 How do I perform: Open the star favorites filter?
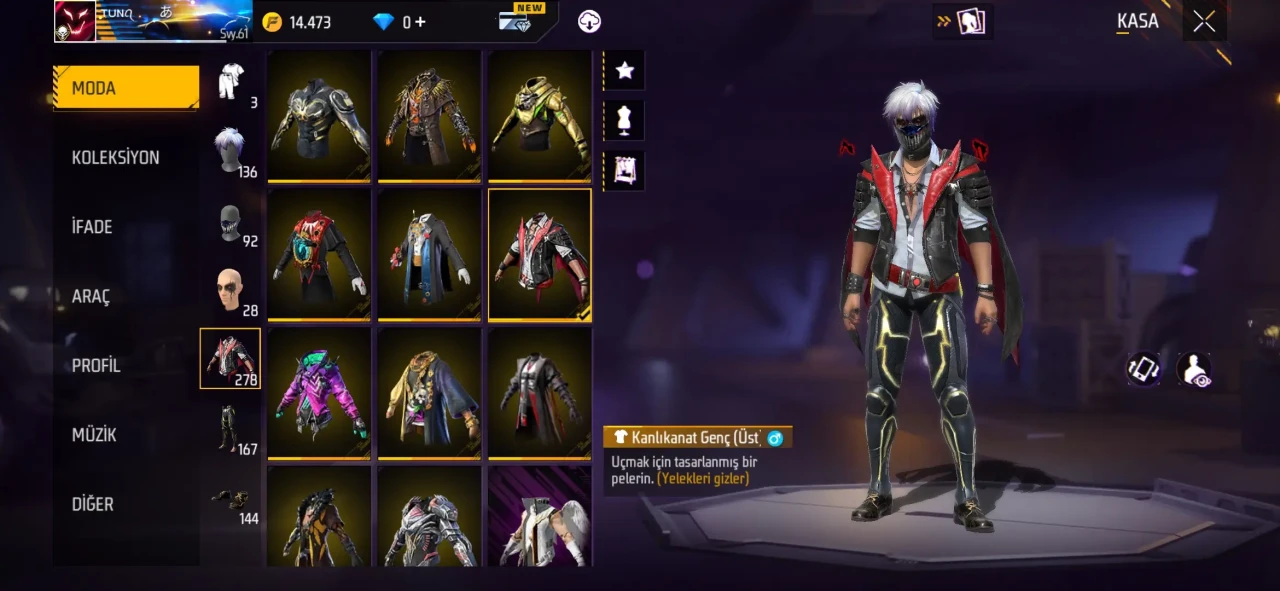625,70
